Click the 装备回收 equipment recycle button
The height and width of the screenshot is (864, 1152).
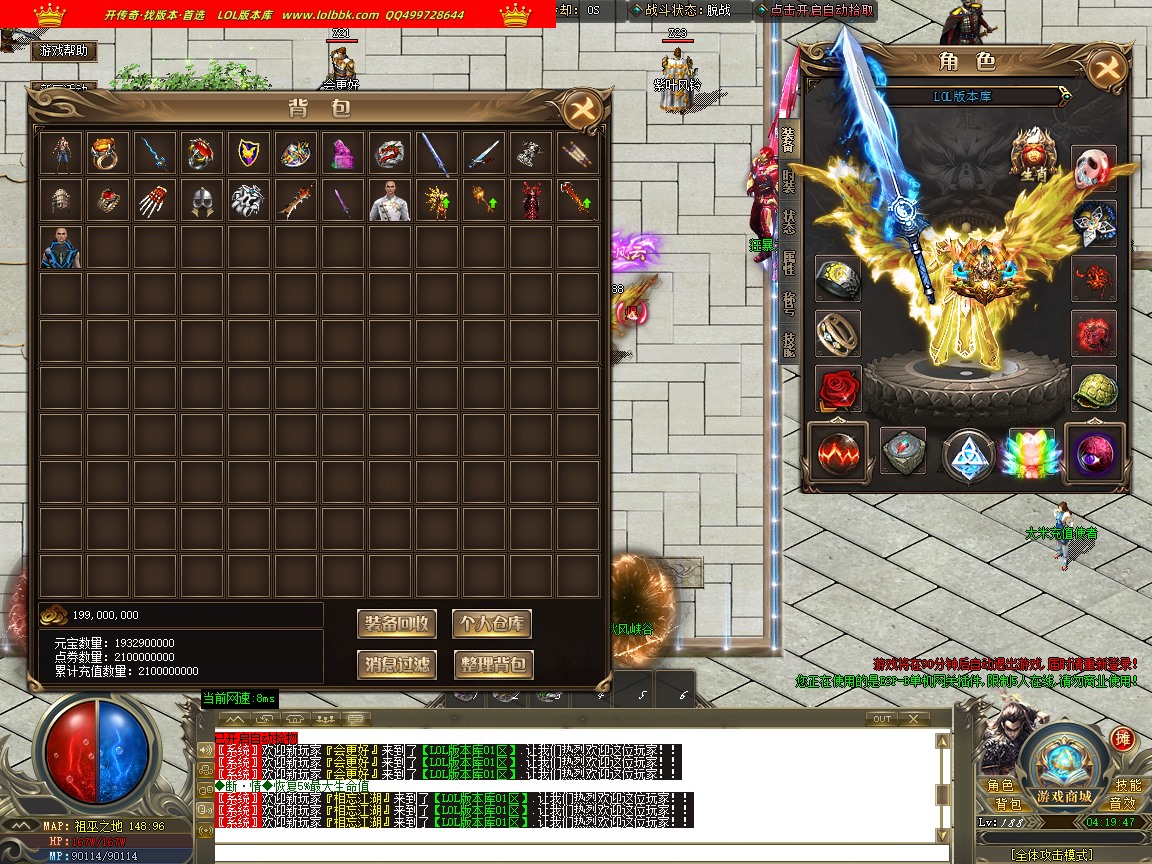(x=397, y=624)
